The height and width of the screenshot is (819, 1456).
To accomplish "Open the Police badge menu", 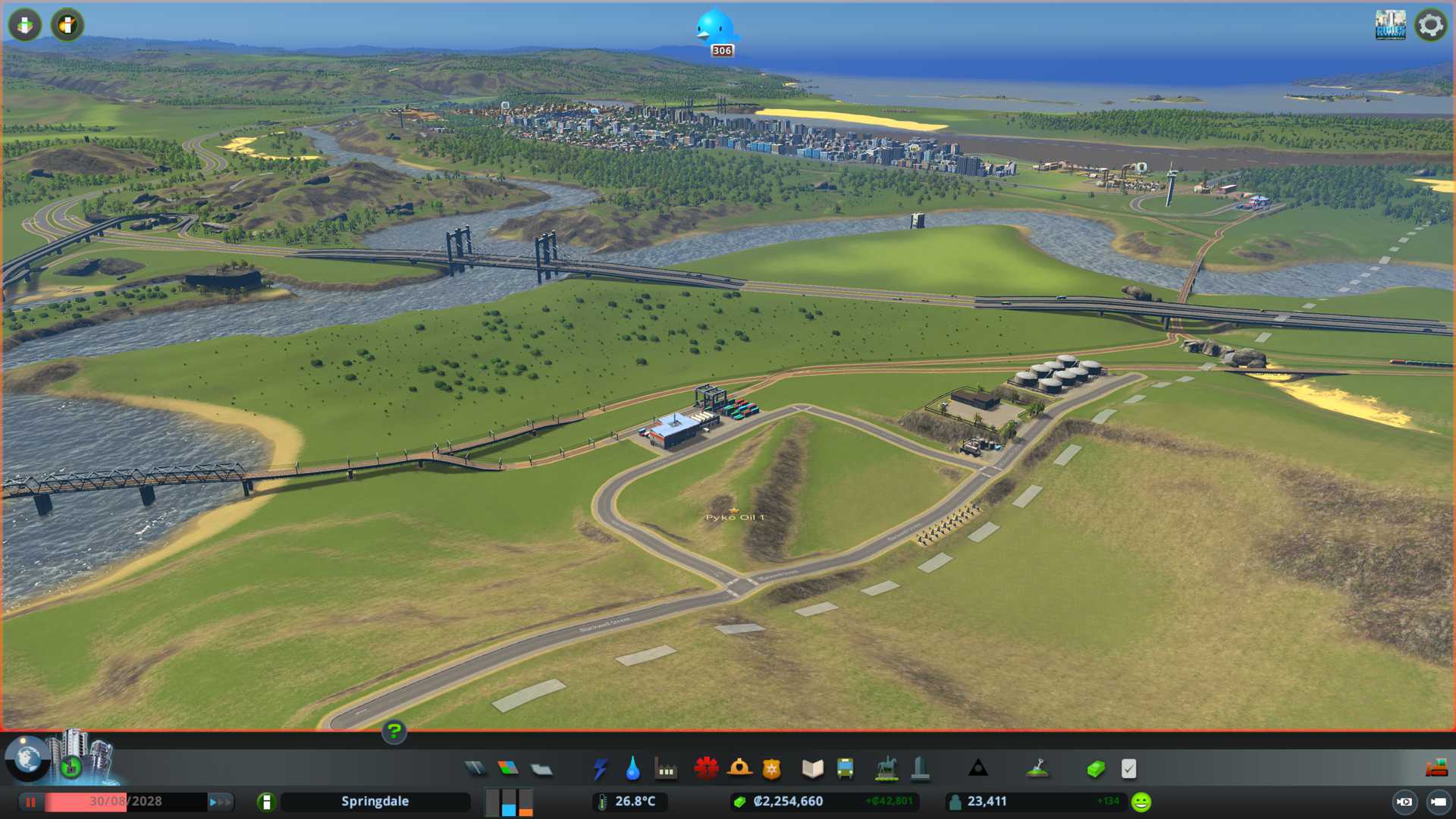I will tap(772, 769).
